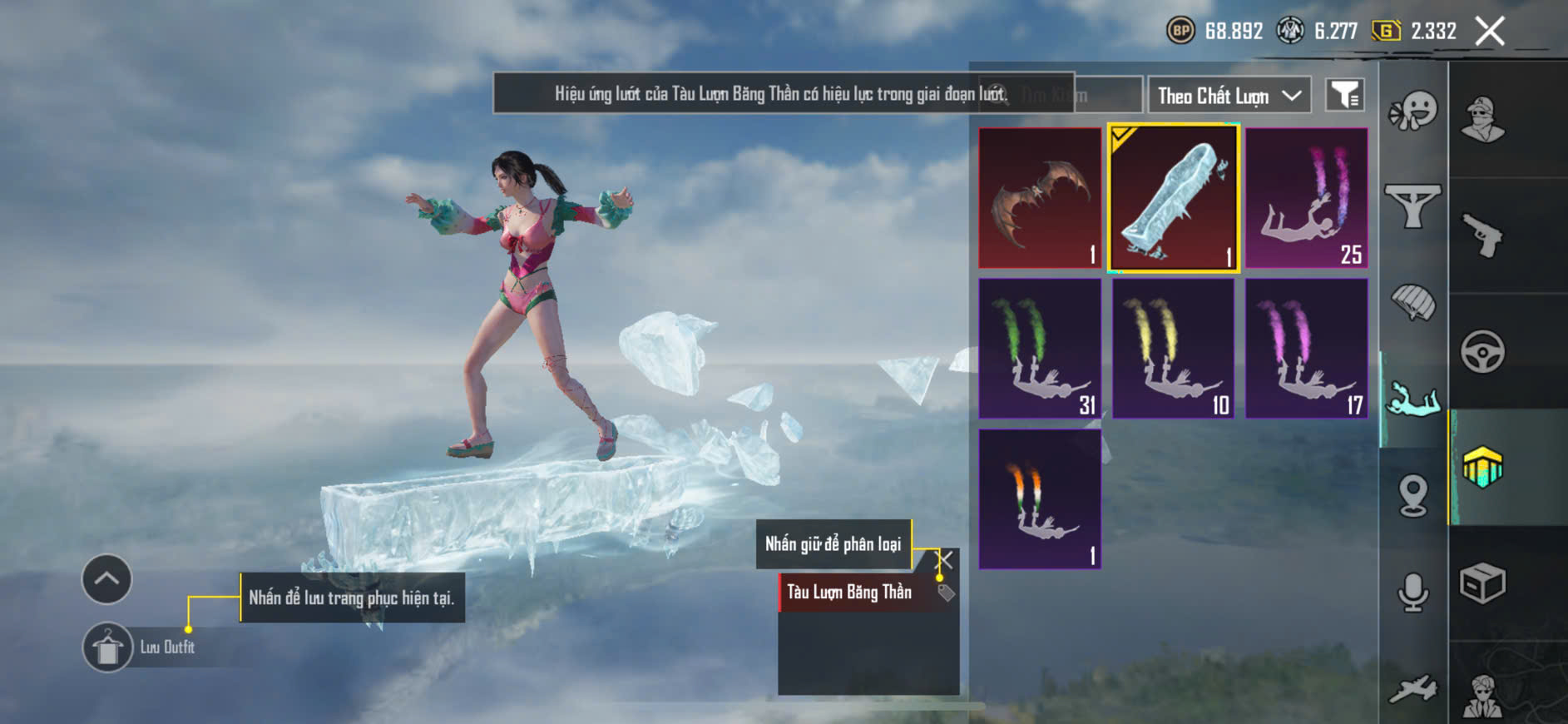Click the up-arrow expand button

106,578
